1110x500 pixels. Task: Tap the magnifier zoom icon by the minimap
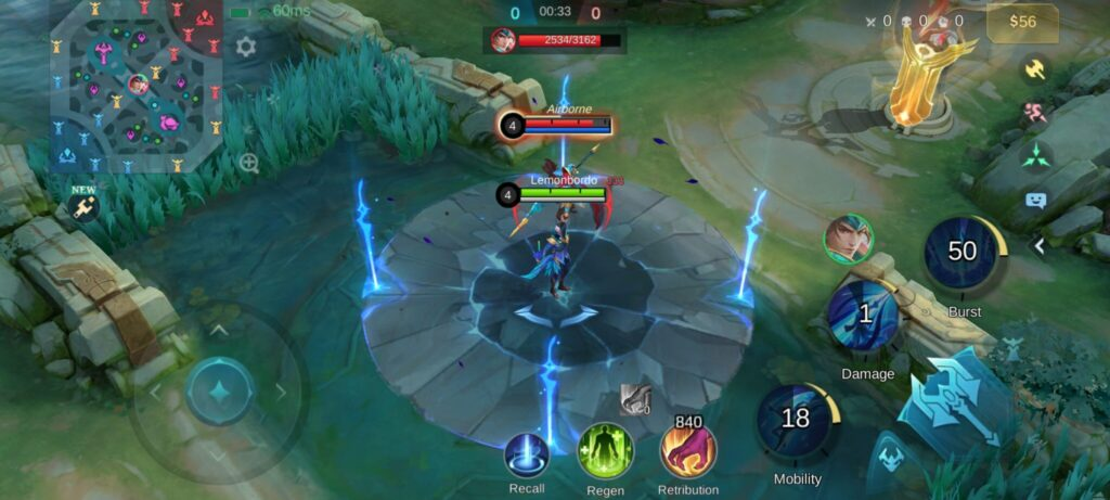(249, 163)
